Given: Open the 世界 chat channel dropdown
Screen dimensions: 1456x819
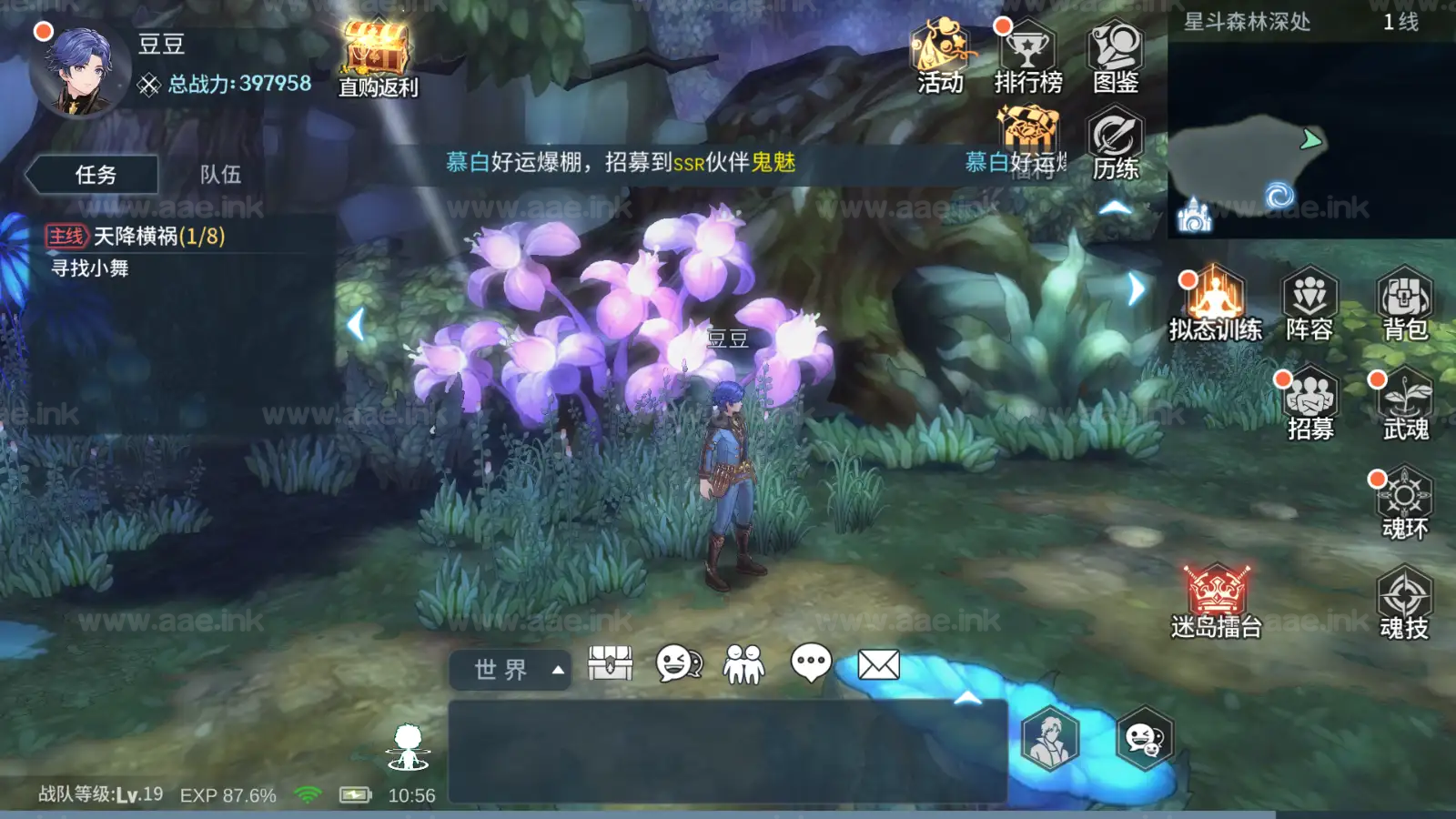Looking at the screenshot, I should click(x=510, y=669).
